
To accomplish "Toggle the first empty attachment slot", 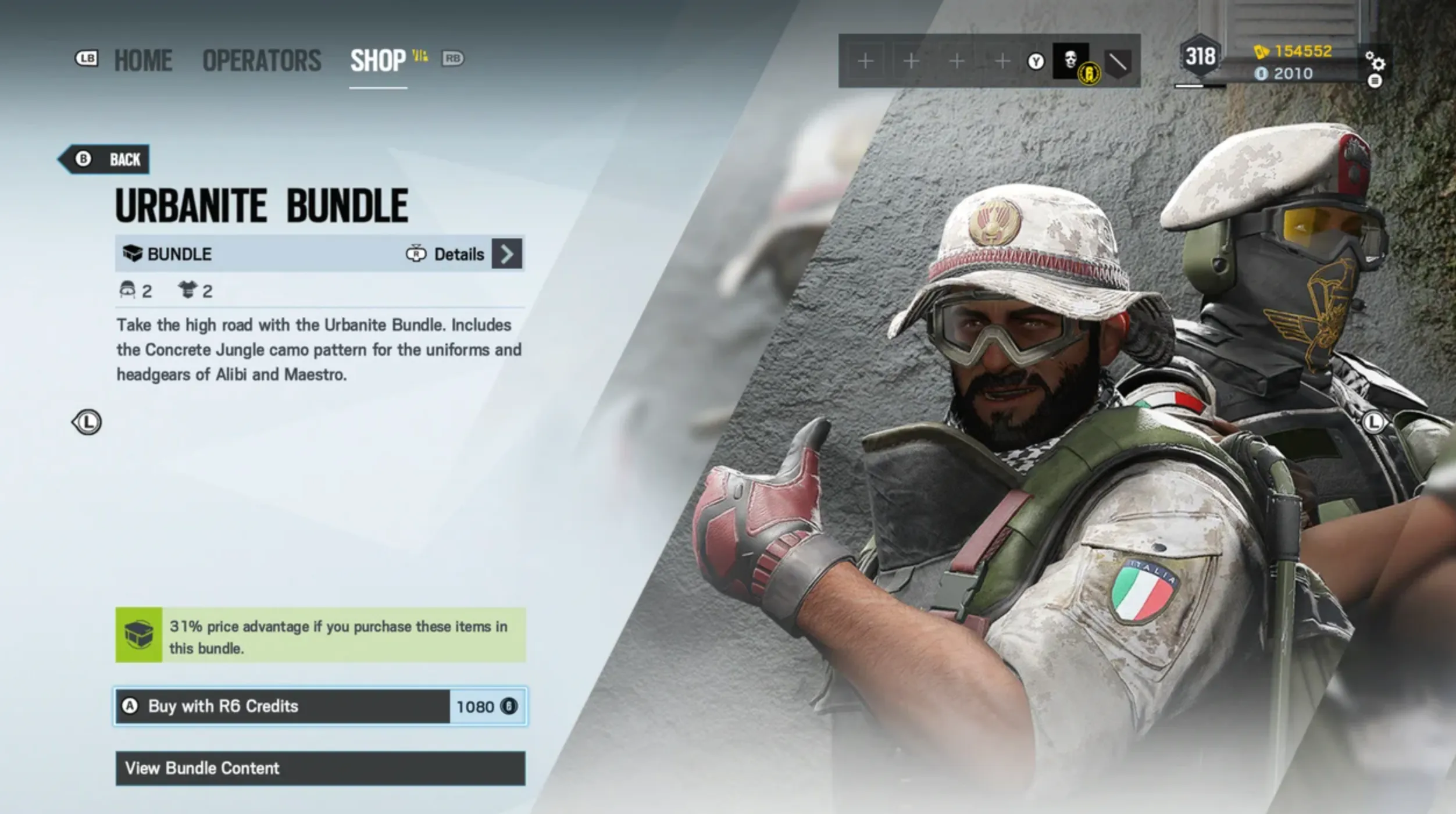I will [x=865, y=60].
